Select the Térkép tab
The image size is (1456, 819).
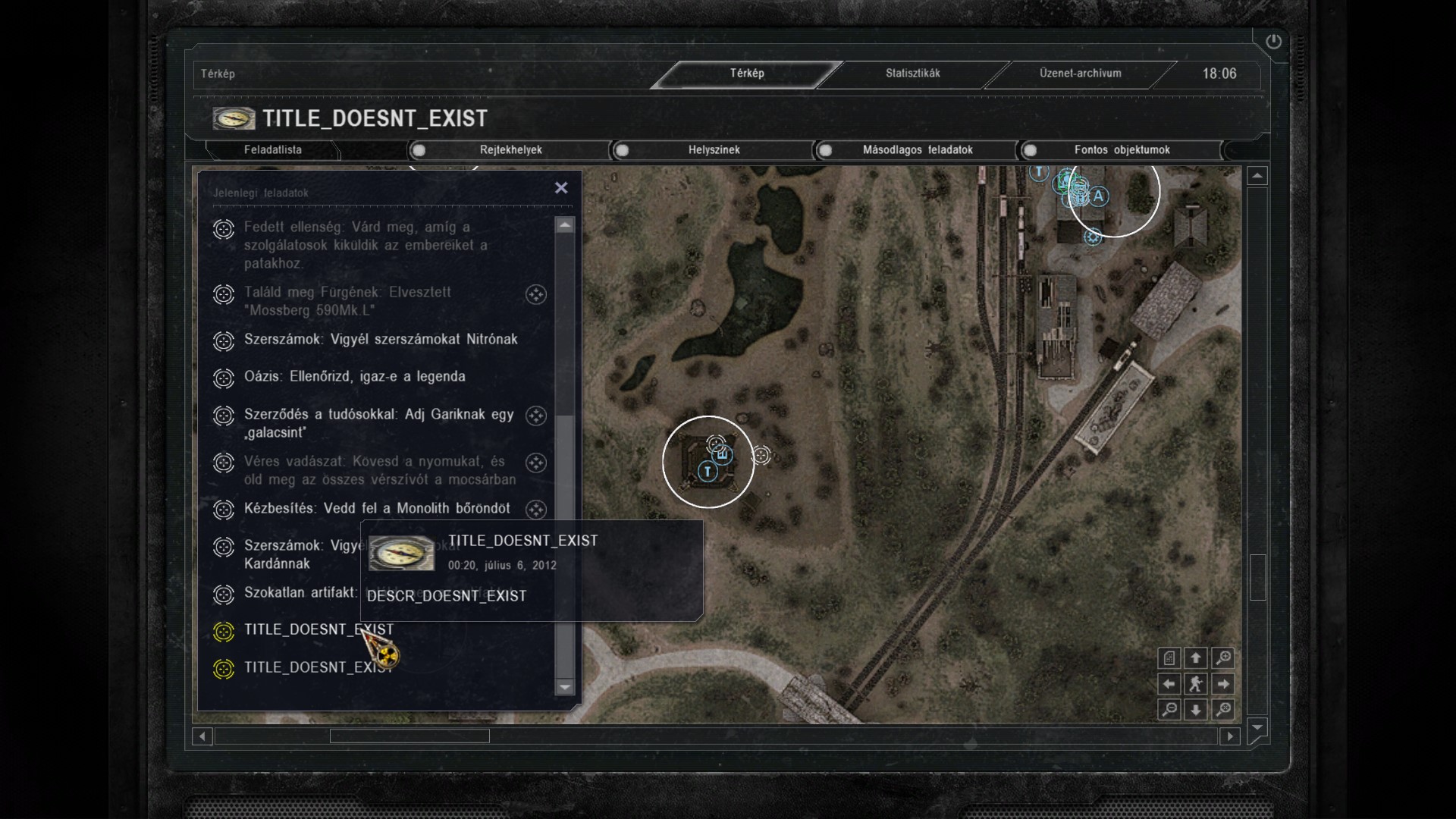click(747, 74)
